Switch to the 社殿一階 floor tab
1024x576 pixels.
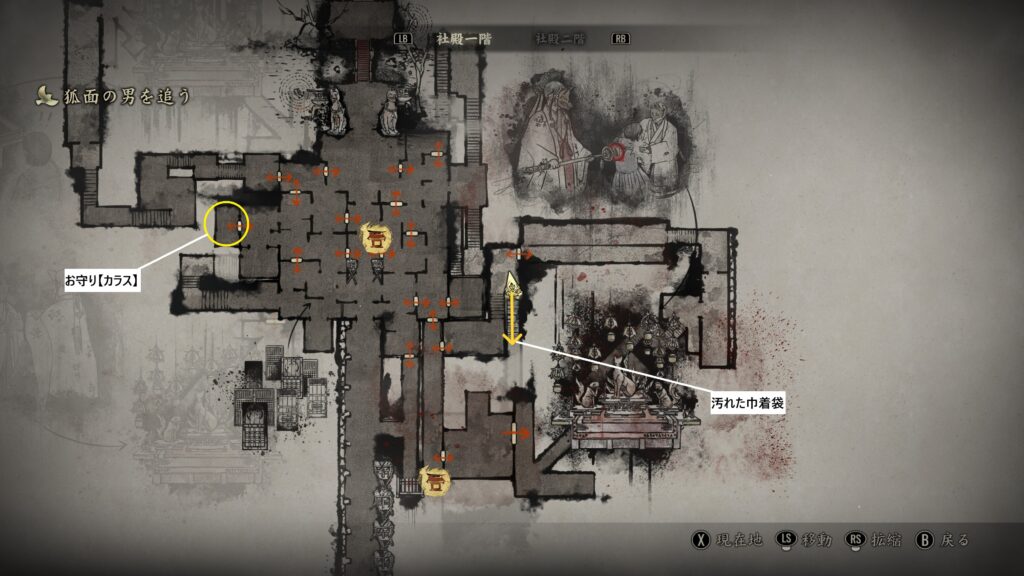(465, 39)
